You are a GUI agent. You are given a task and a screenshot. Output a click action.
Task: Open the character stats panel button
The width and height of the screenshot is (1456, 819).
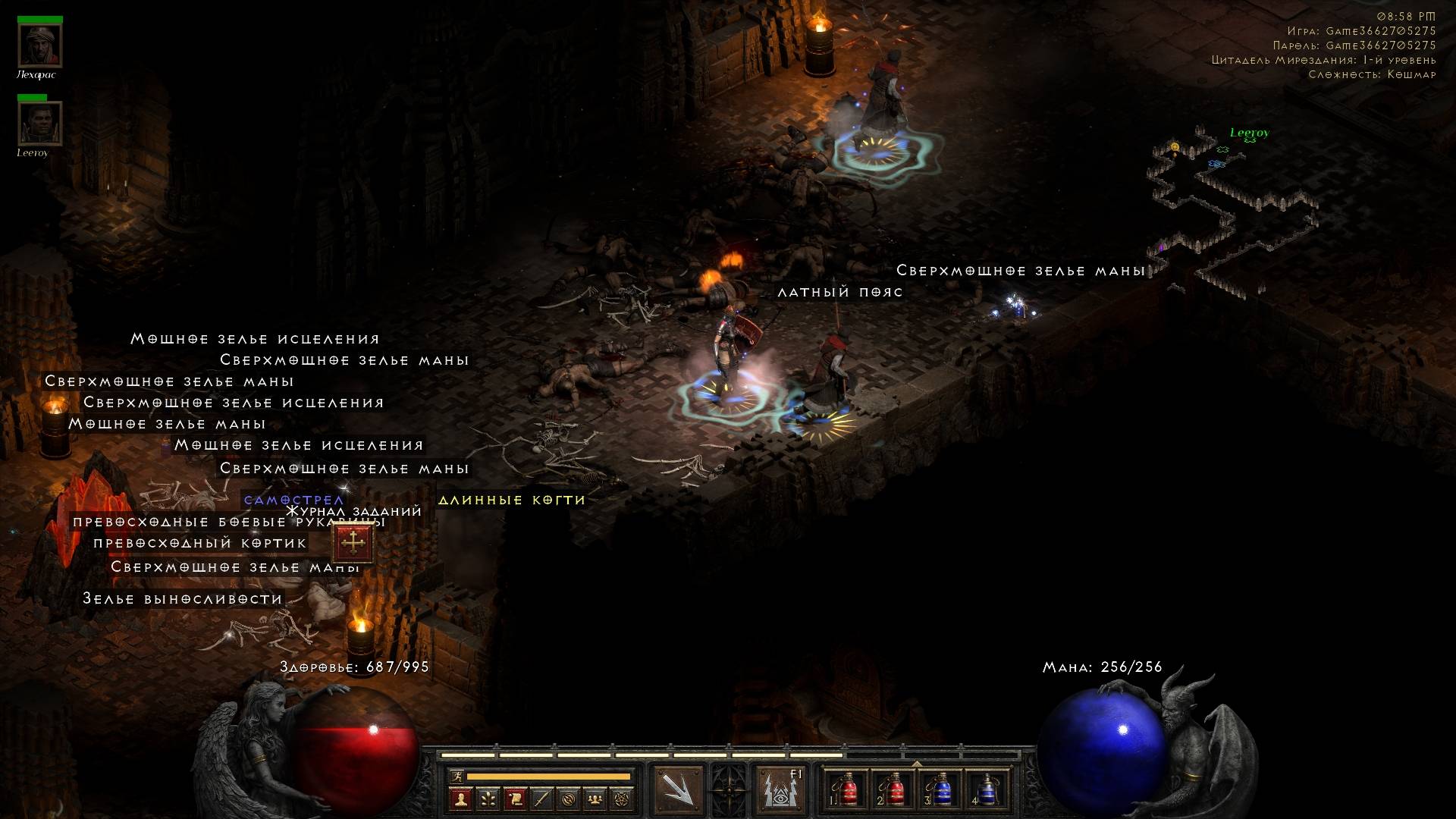pos(460,799)
